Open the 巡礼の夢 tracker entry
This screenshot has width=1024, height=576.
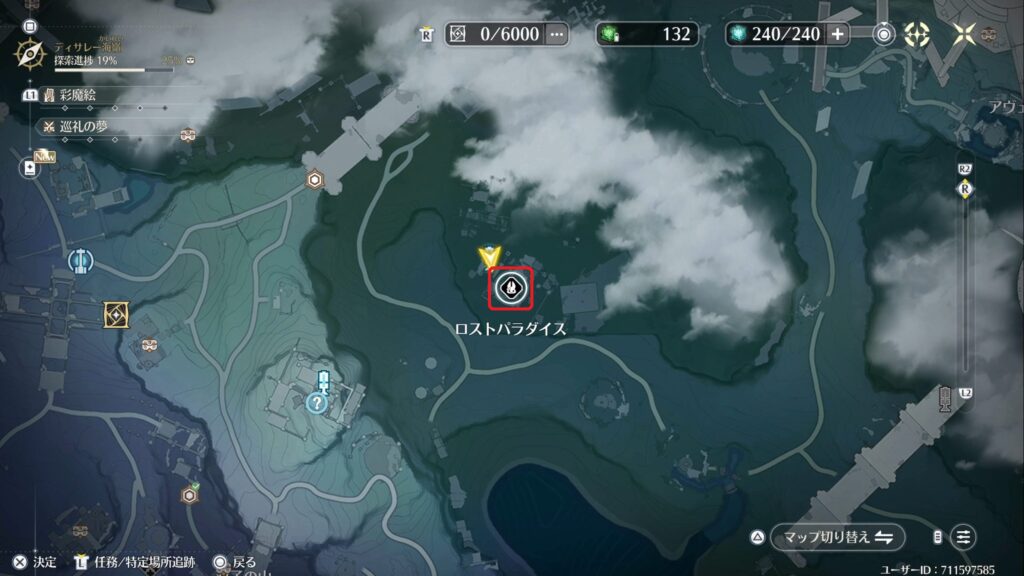pos(83,126)
